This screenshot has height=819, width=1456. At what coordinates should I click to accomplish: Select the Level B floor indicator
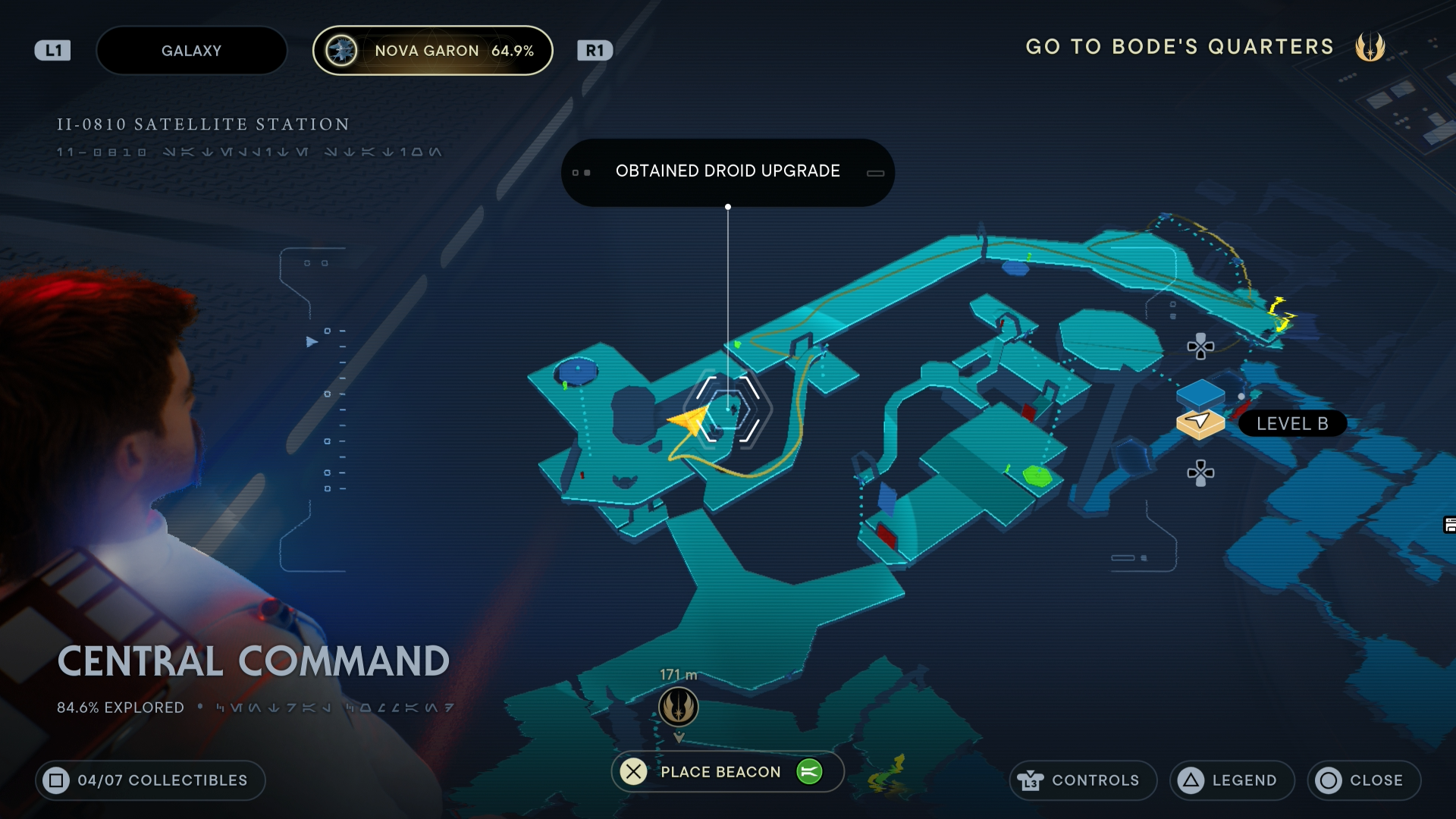point(1291,424)
